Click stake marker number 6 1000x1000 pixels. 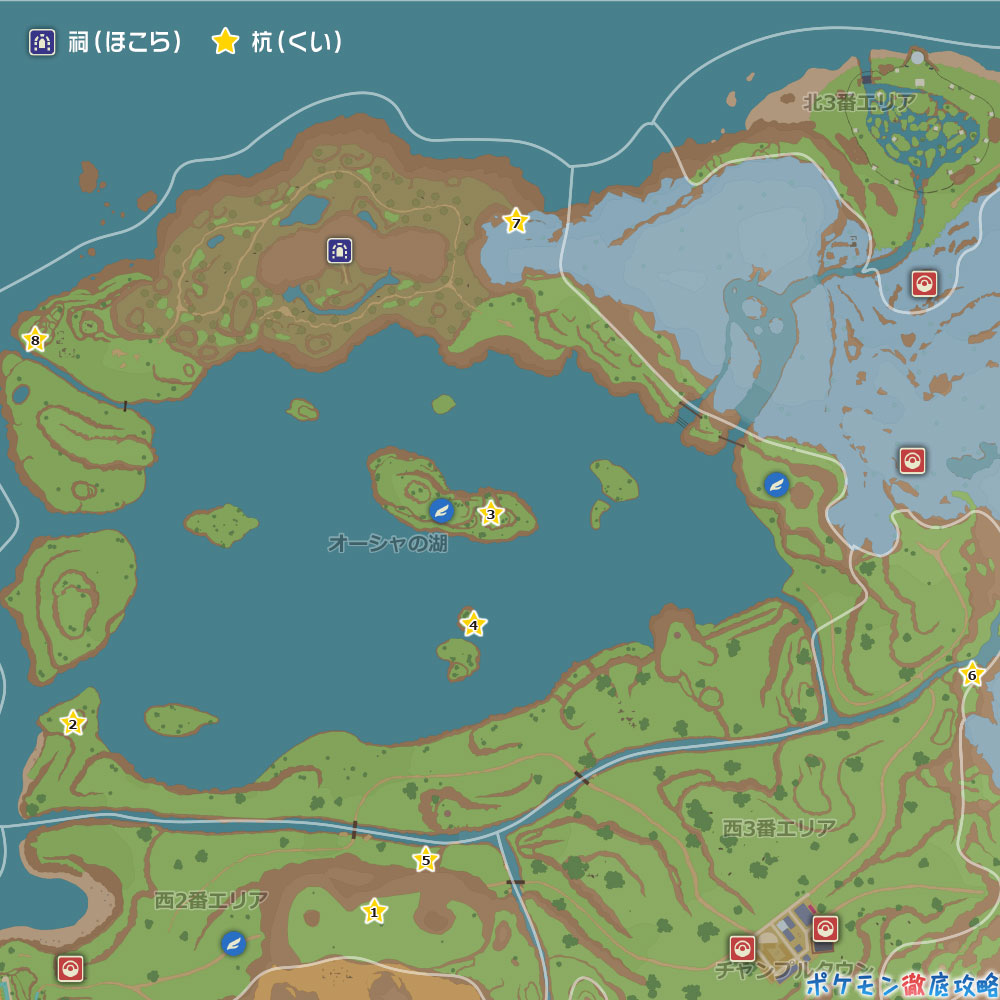point(971,675)
